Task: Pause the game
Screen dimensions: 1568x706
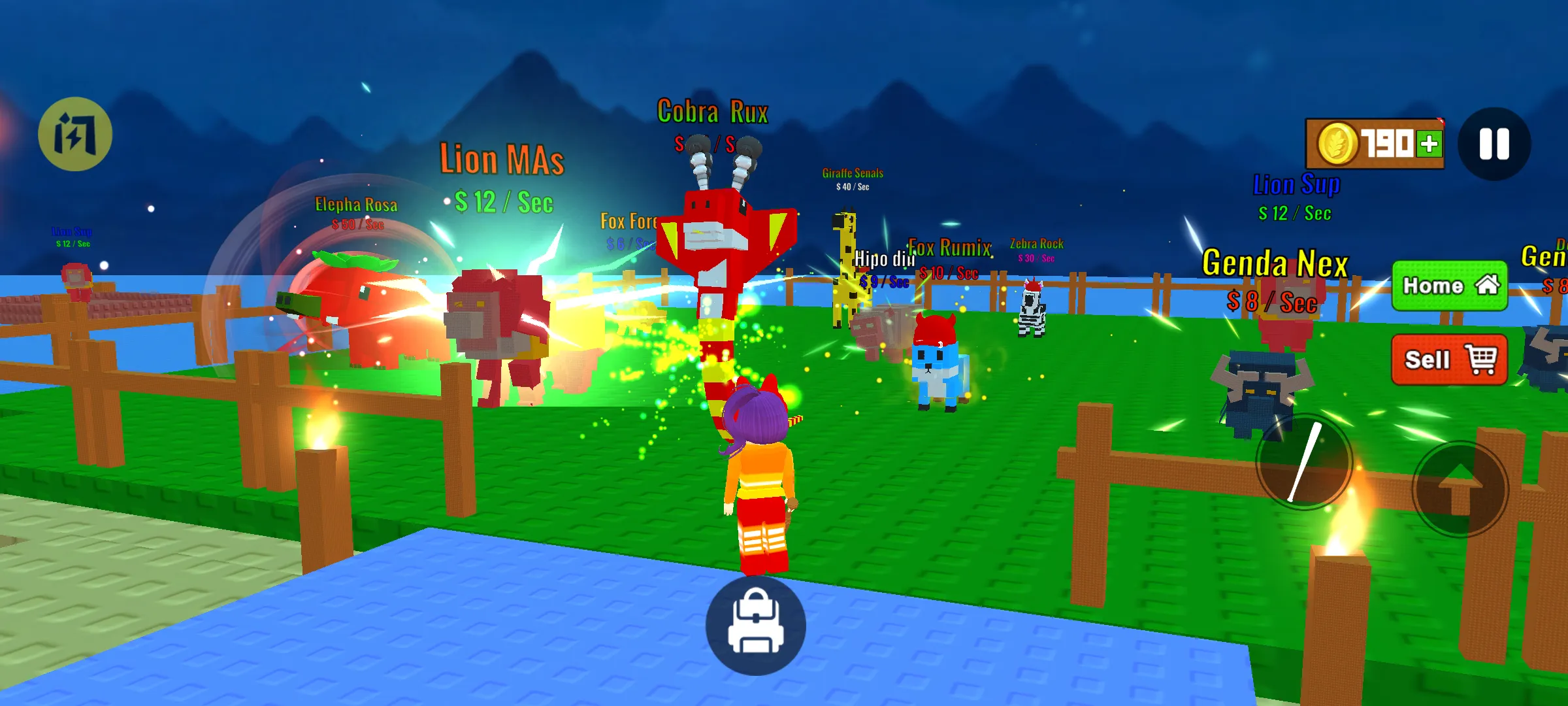Action: coord(1494,144)
